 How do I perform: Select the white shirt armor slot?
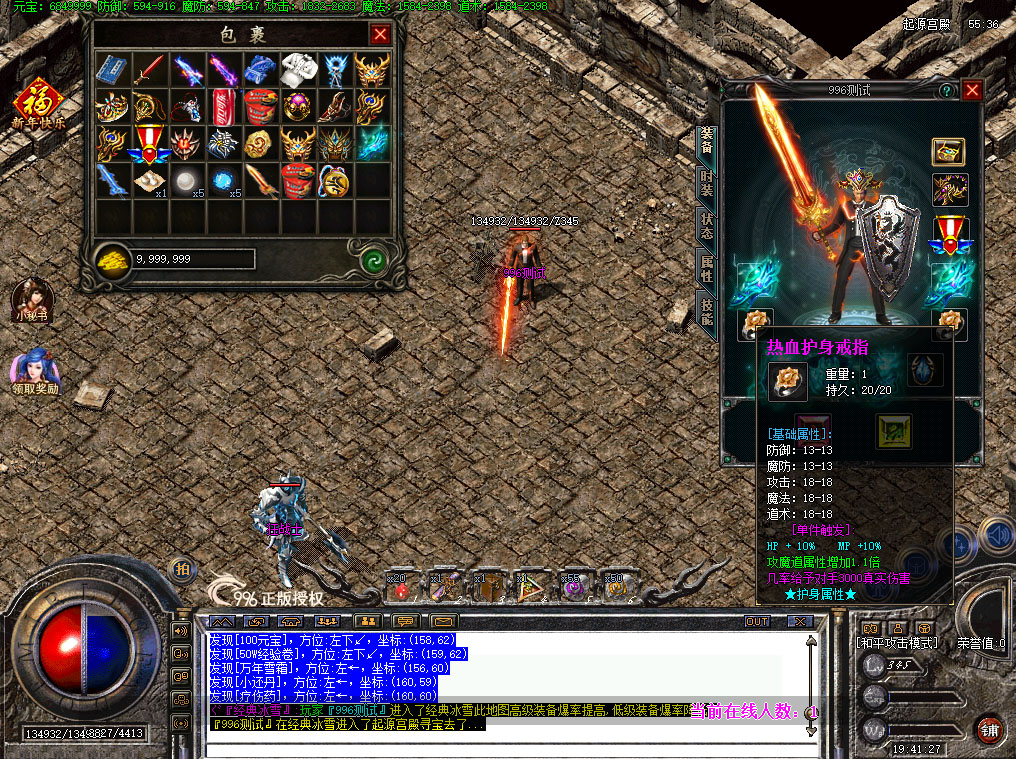[295, 68]
